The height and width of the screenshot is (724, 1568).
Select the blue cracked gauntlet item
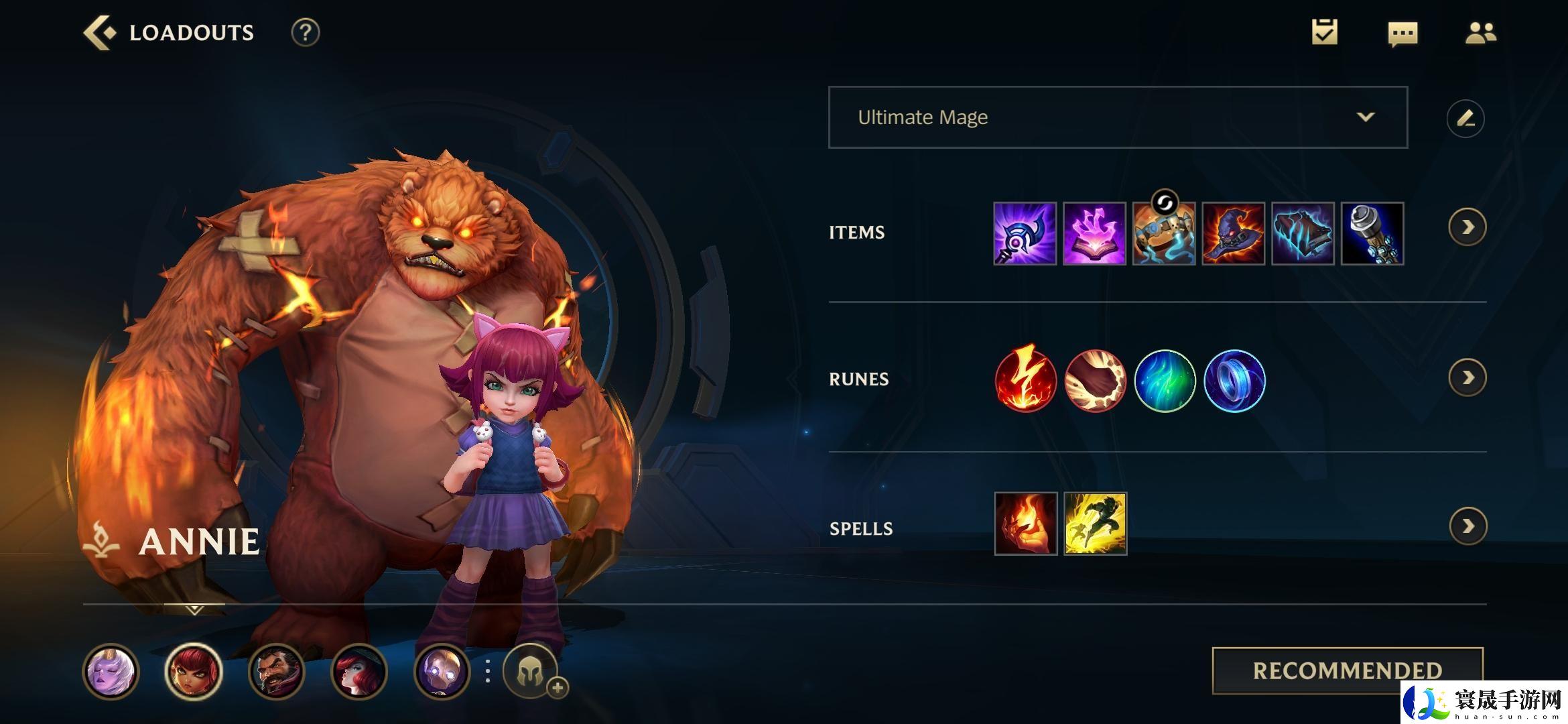[1303, 233]
